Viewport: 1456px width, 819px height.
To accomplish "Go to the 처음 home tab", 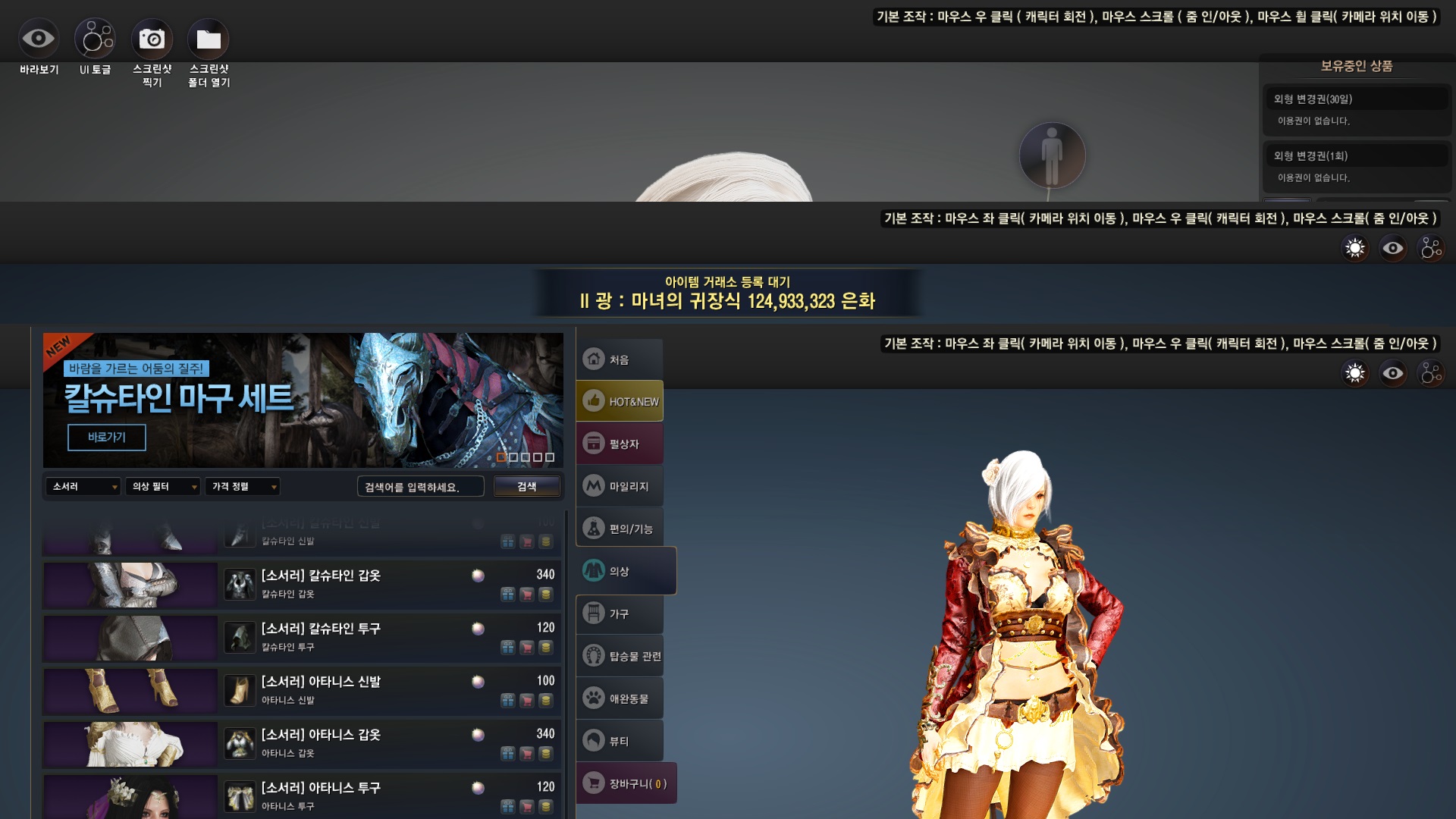I will click(x=620, y=359).
